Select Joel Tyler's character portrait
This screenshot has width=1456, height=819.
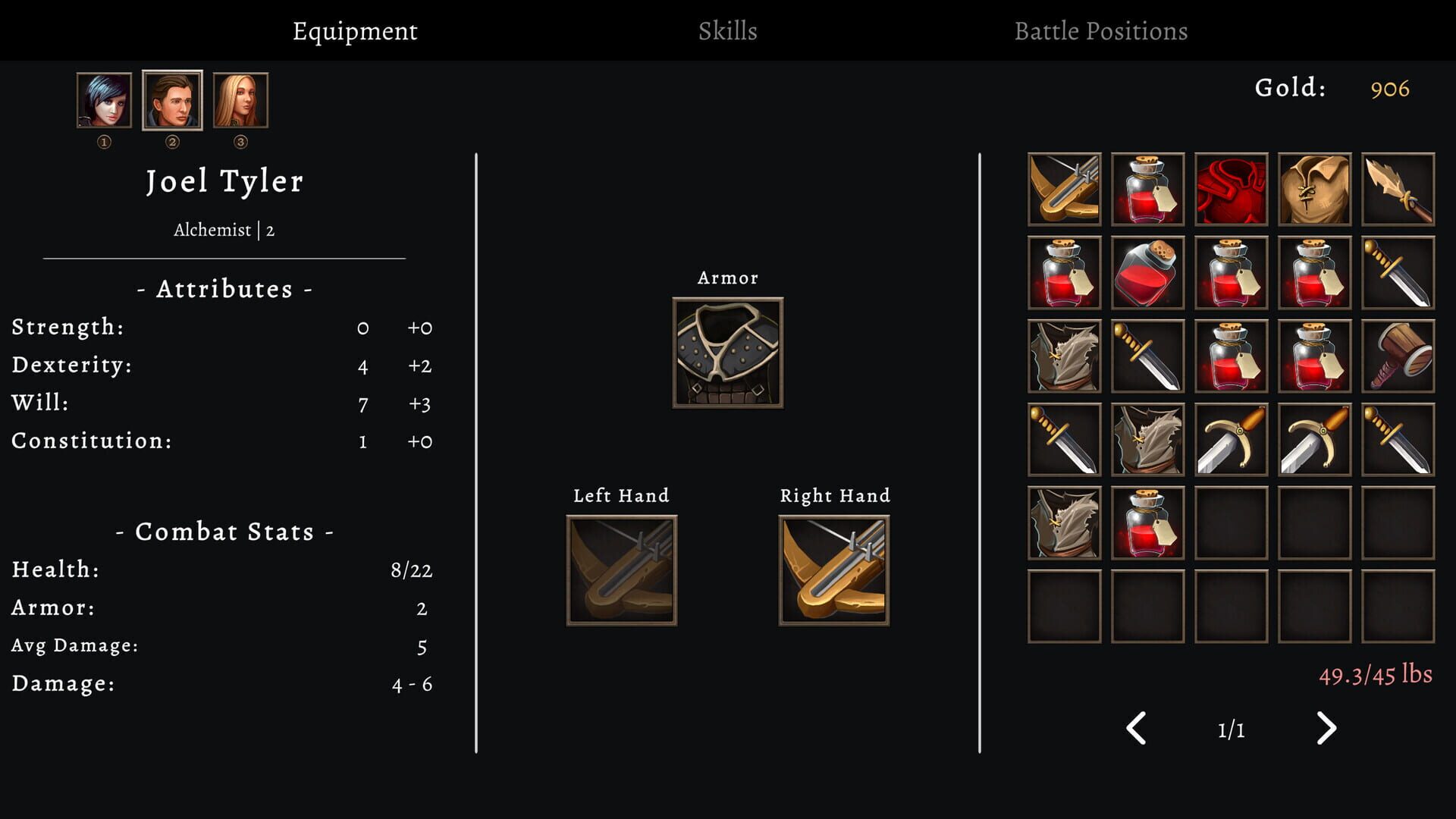point(172,99)
